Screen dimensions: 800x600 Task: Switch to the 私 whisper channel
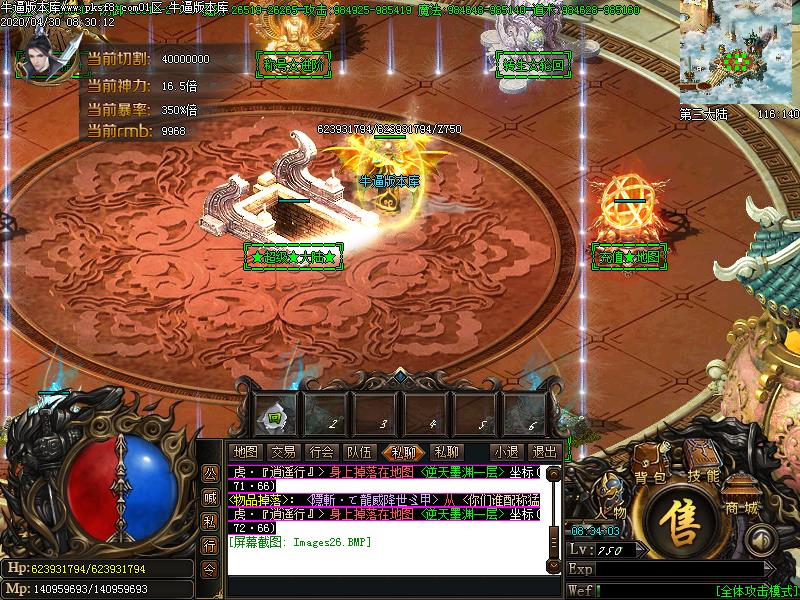pos(210,521)
